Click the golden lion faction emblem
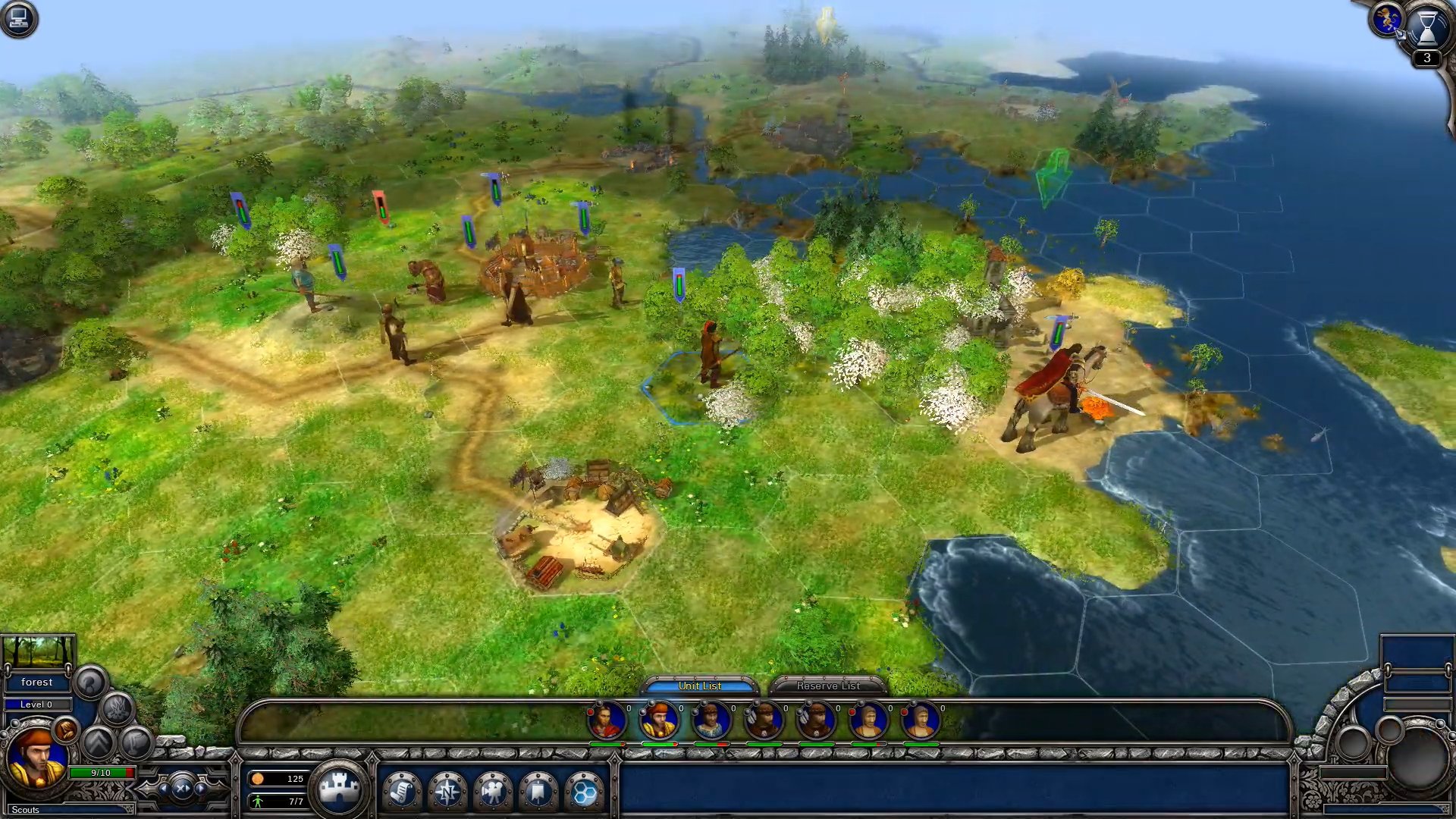 pos(1387,20)
